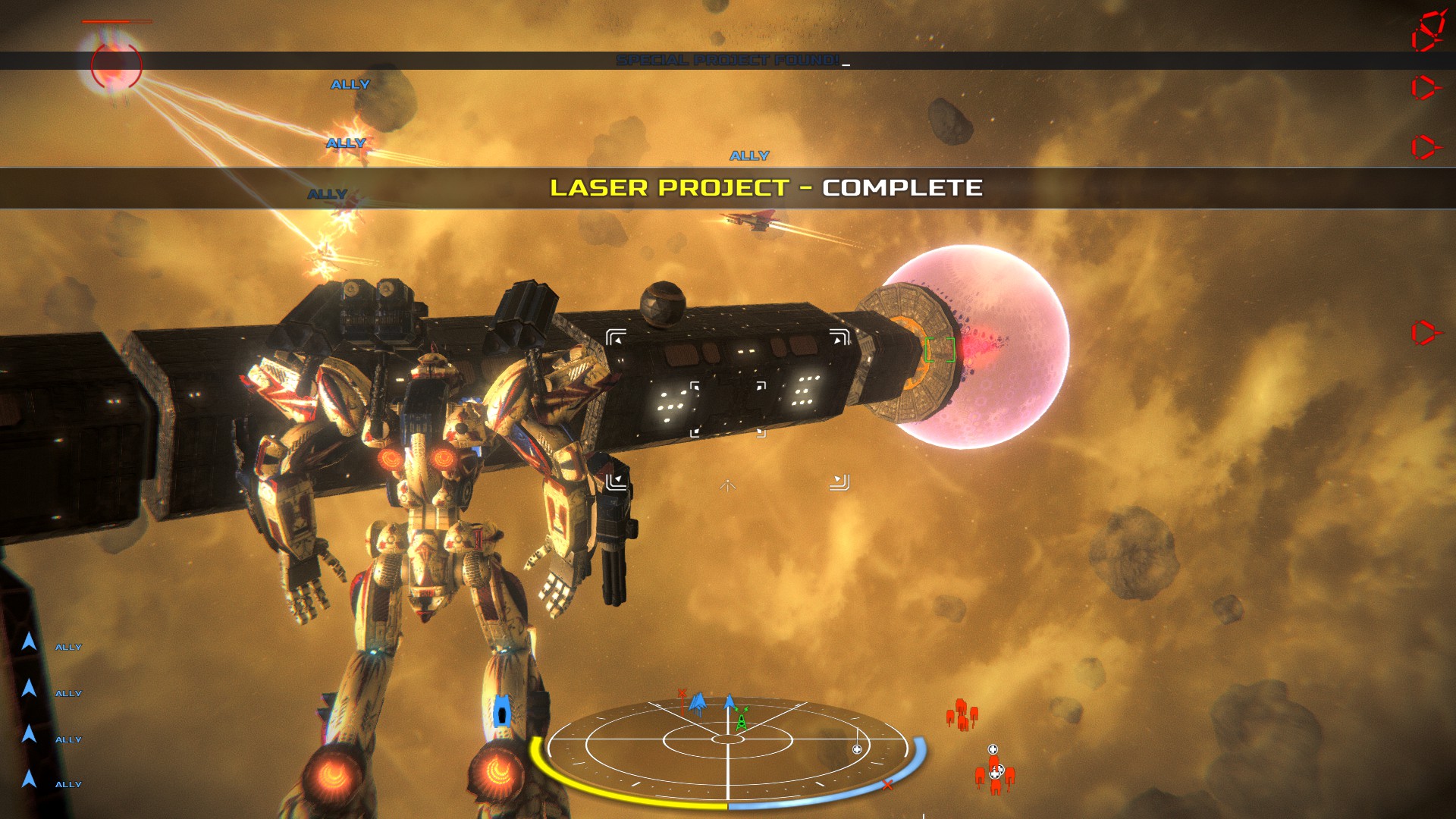Click the ALLY label near the distant fighter
The width and height of the screenshot is (1456, 819).
click(749, 155)
